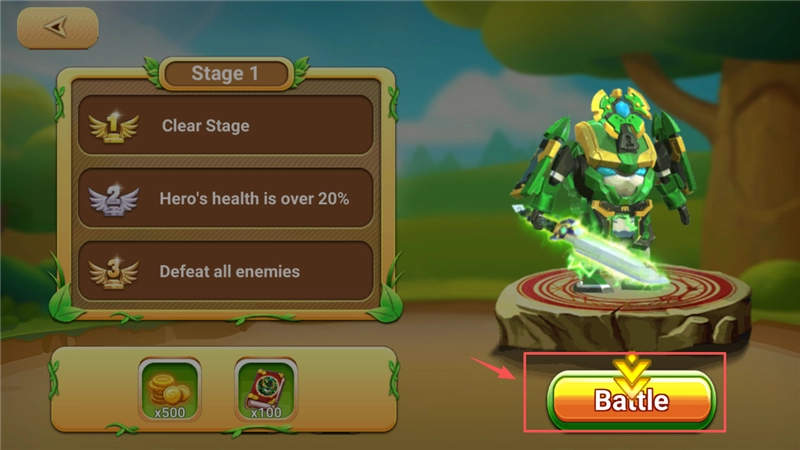This screenshot has height=450, width=800.
Task: Go back with the arrow button
Action: click(57, 28)
